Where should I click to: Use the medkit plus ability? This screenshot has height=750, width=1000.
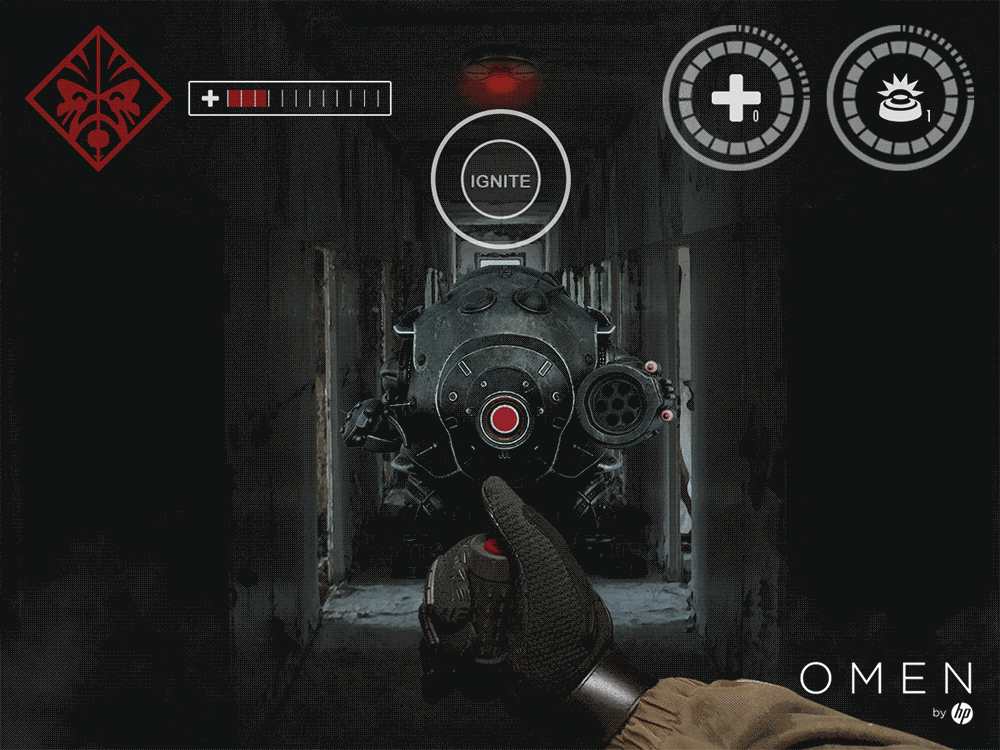[735, 98]
